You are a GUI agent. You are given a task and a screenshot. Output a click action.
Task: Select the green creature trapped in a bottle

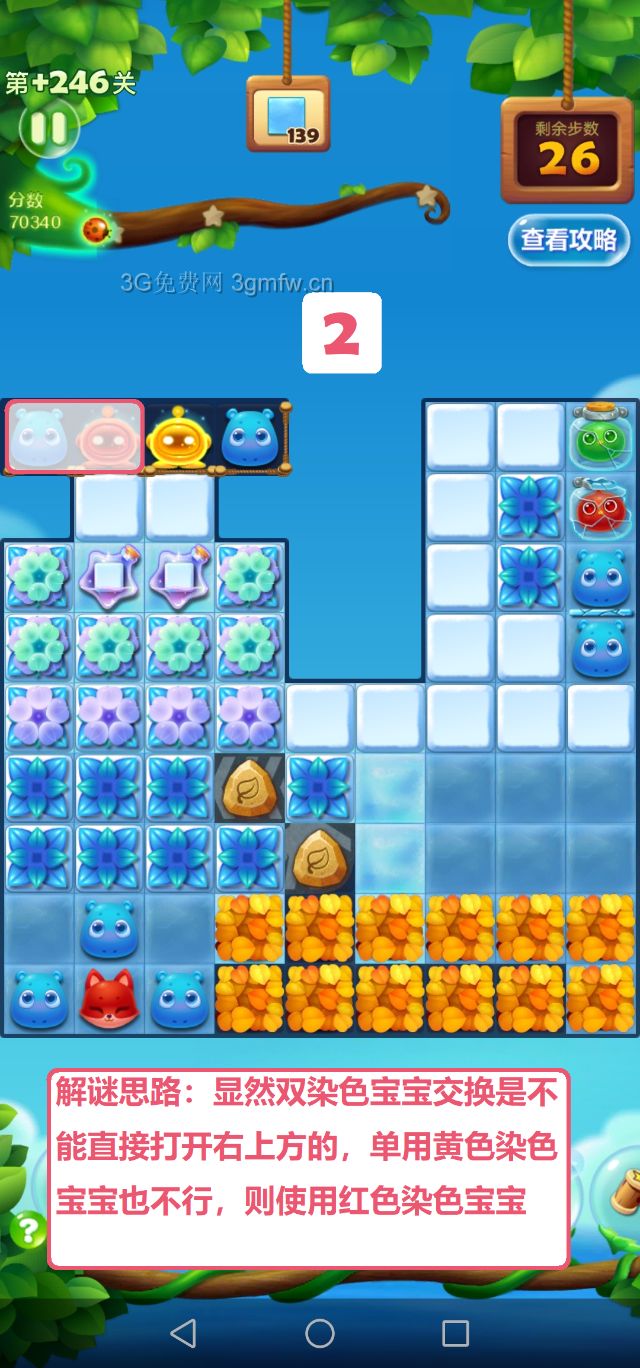coord(602,437)
